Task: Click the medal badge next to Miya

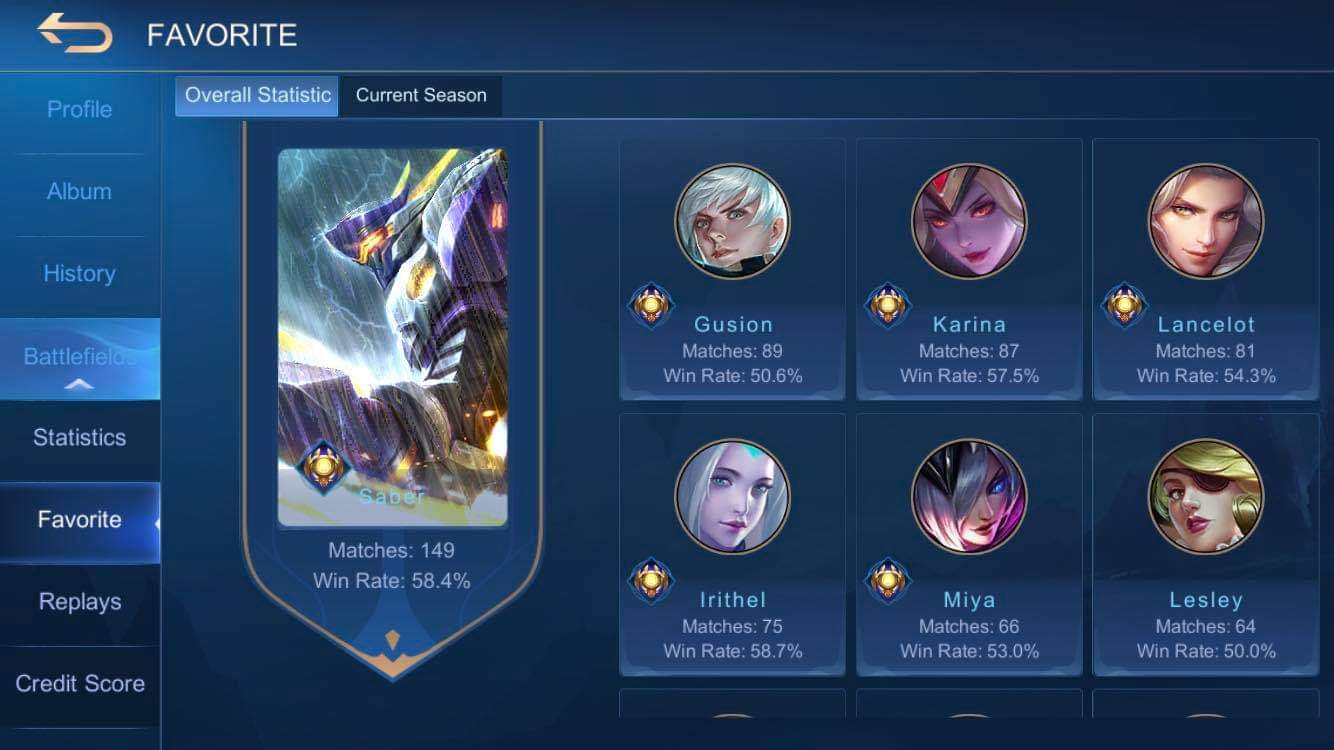Action: (x=888, y=580)
